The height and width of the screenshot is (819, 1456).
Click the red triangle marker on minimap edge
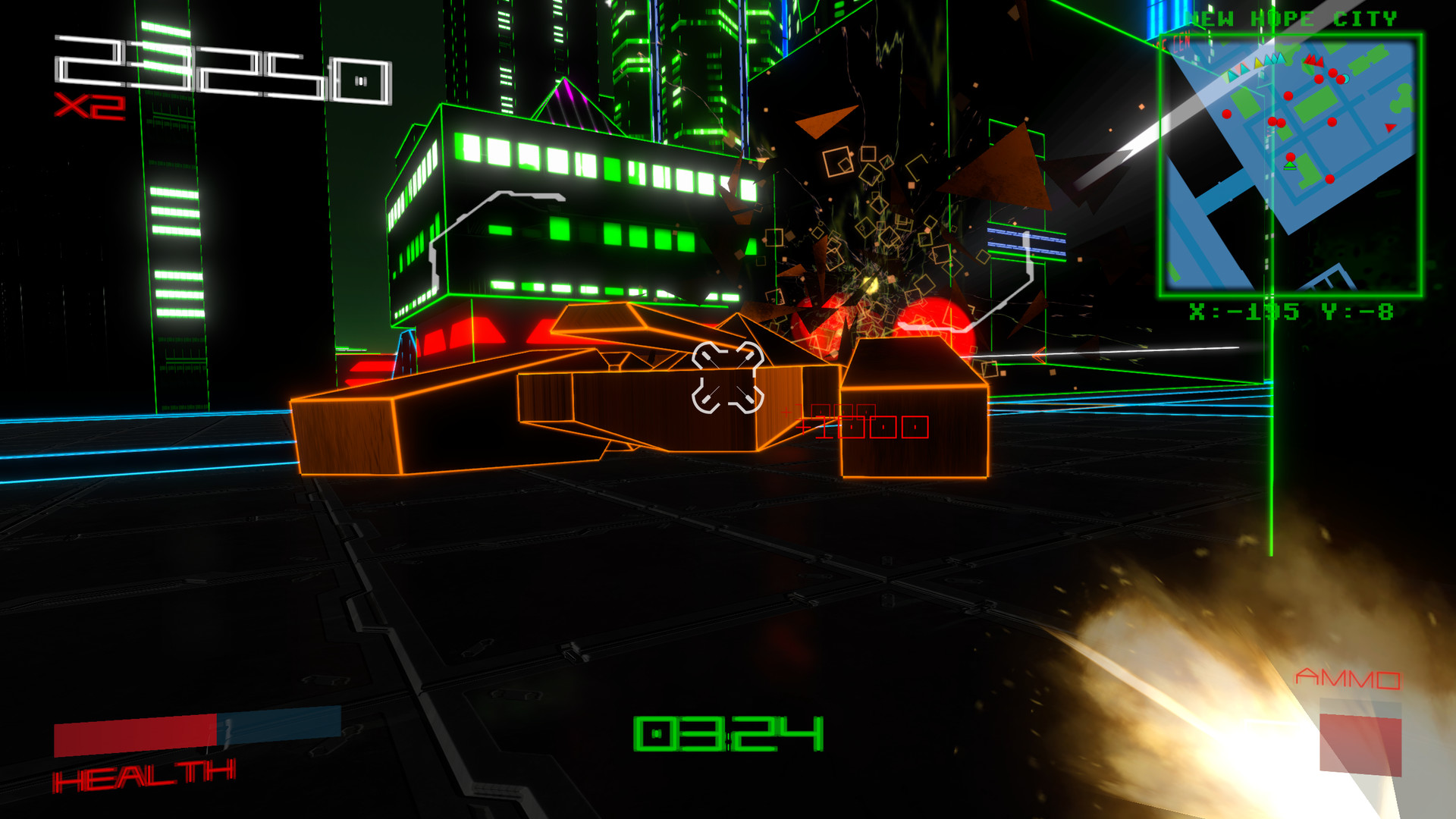[x=1389, y=127]
